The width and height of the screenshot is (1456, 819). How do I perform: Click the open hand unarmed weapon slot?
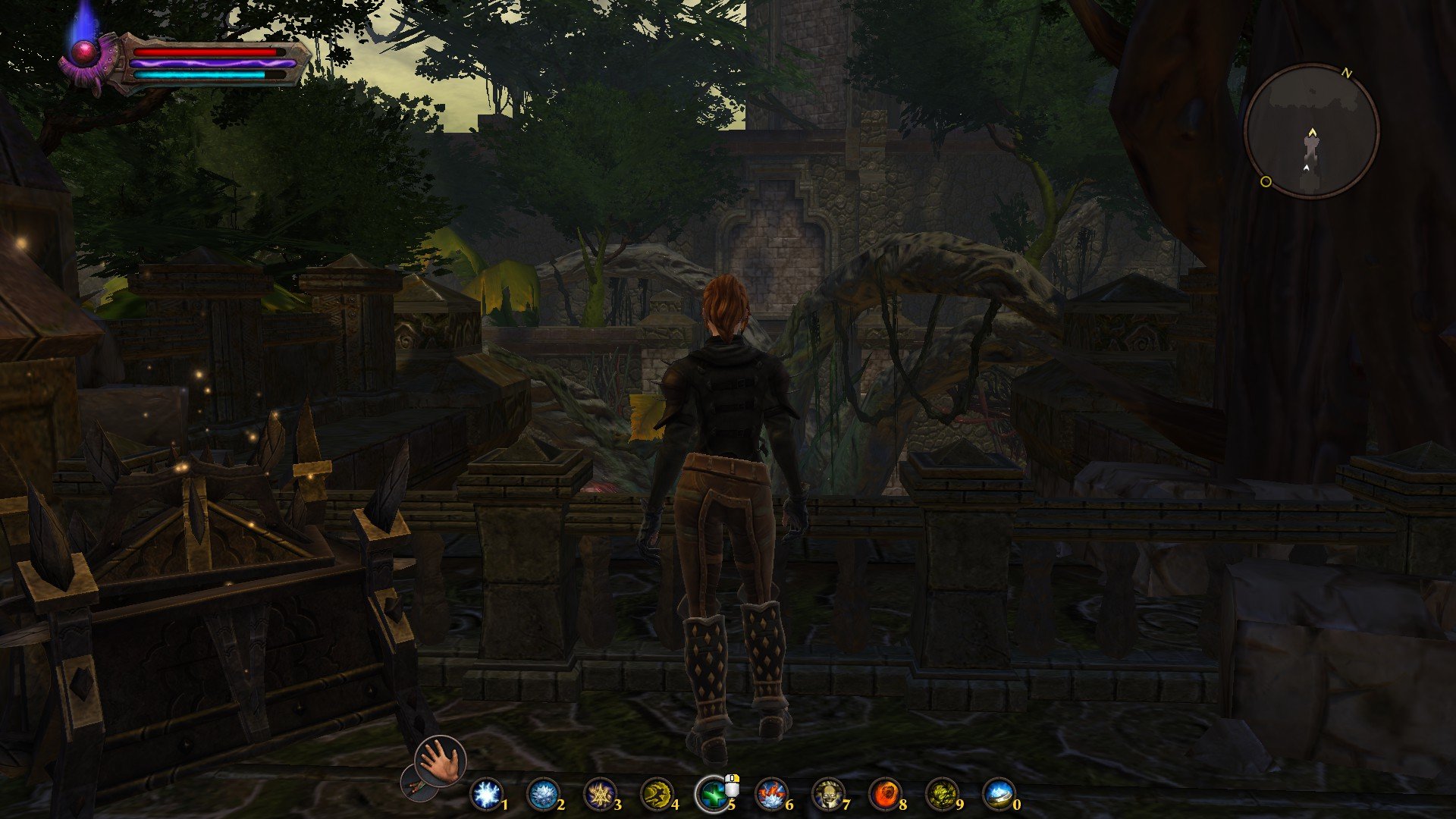pos(441,760)
